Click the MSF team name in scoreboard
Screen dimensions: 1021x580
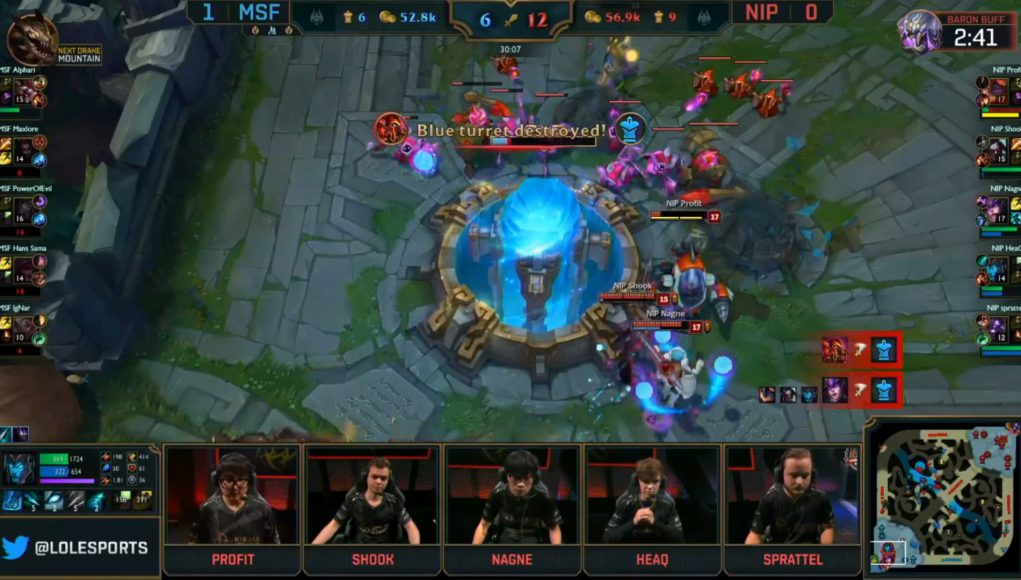point(259,13)
